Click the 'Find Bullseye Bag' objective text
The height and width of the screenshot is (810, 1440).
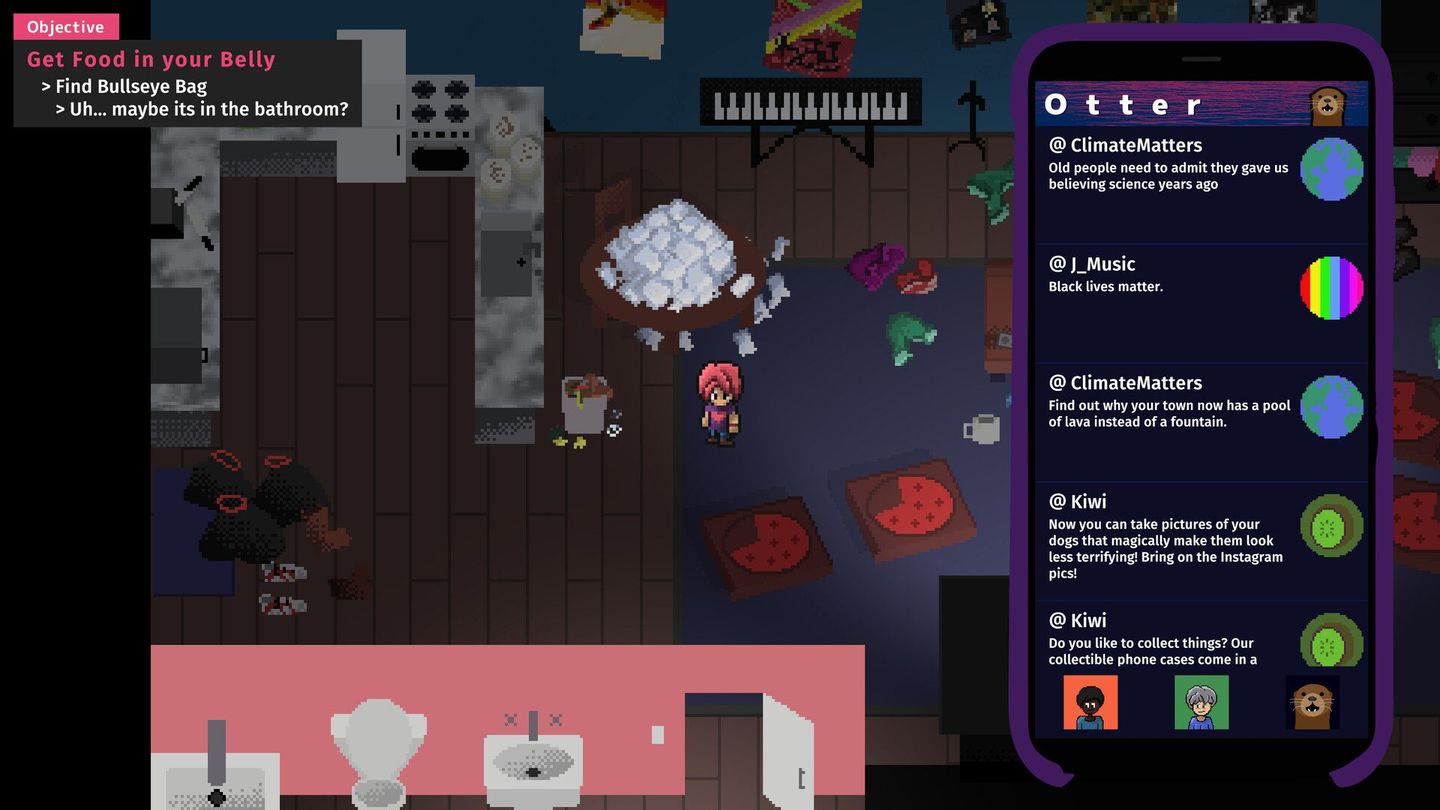pos(128,86)
